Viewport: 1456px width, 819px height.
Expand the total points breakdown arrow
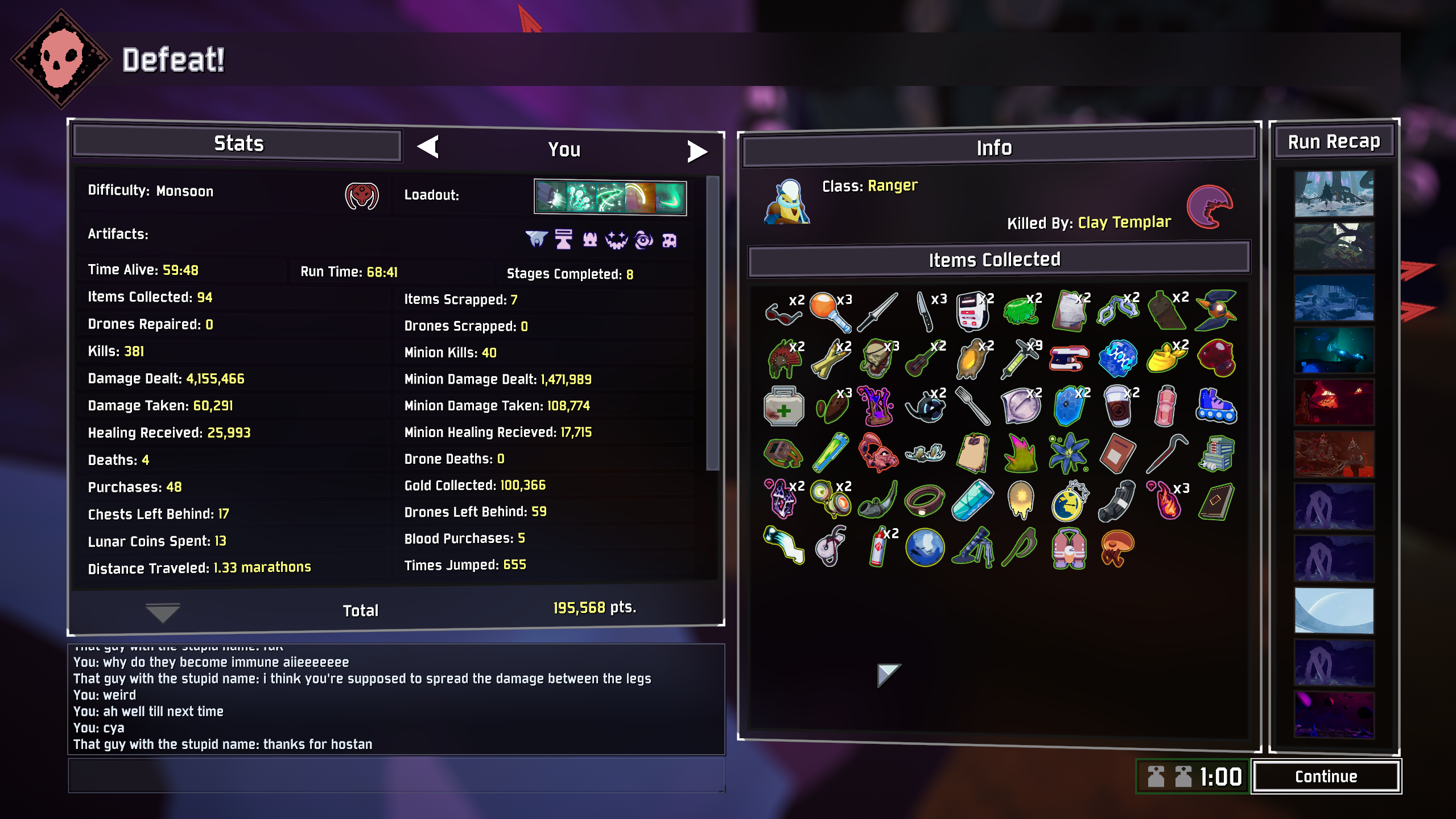point(163,612)
